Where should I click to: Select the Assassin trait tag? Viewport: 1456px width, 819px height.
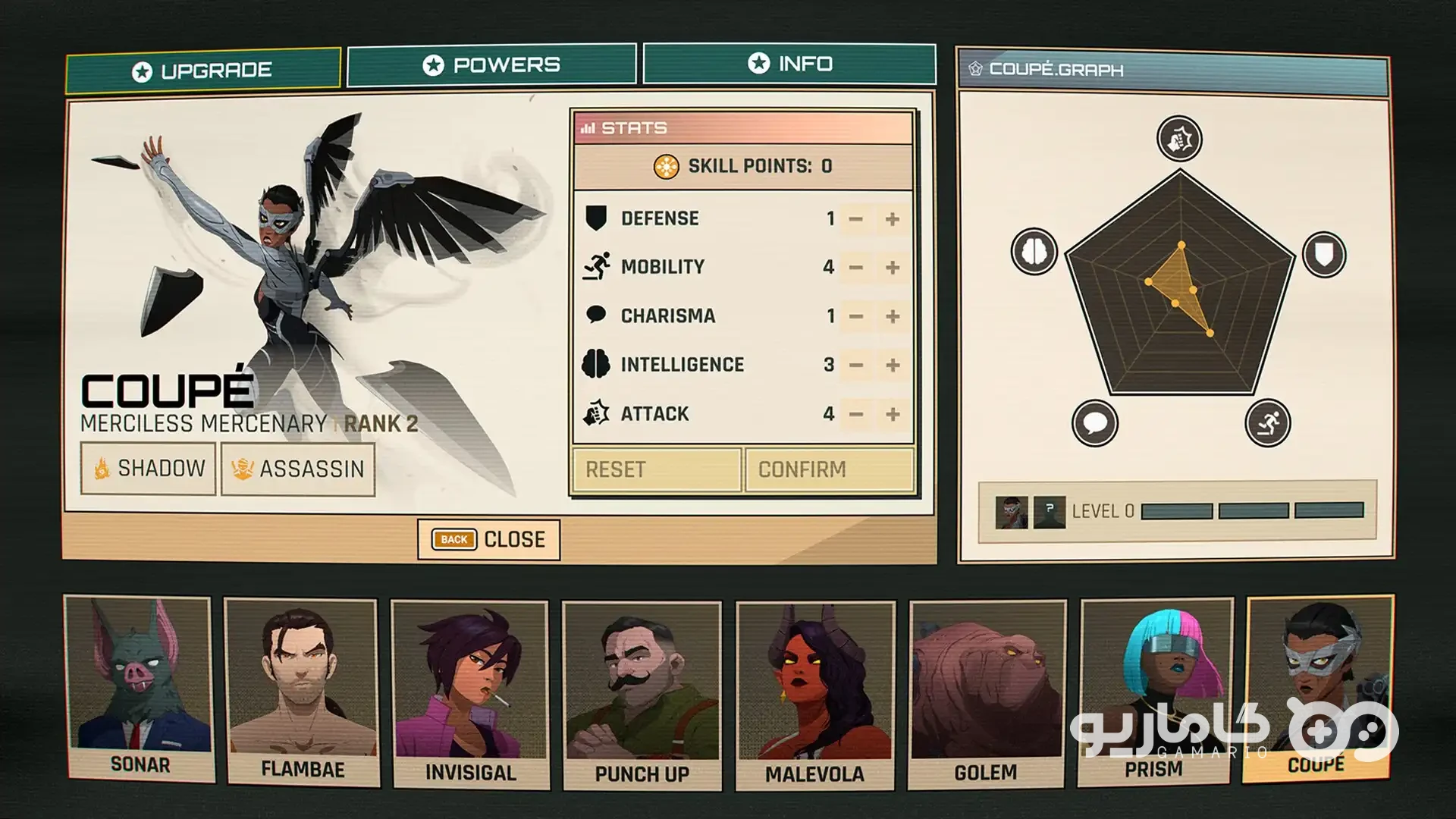tap(298, 469)
